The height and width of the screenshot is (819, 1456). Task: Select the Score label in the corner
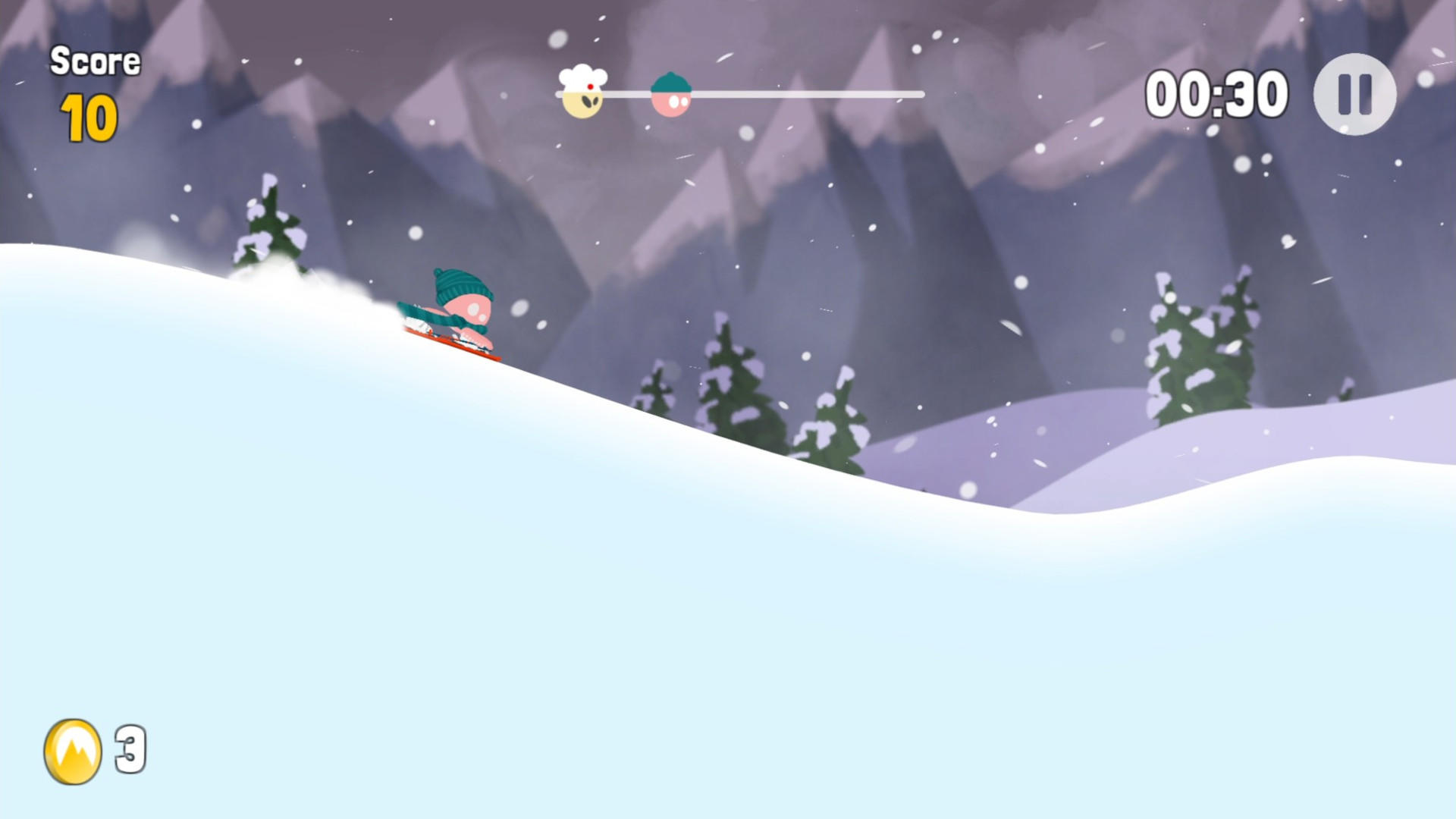click(96, 61)
